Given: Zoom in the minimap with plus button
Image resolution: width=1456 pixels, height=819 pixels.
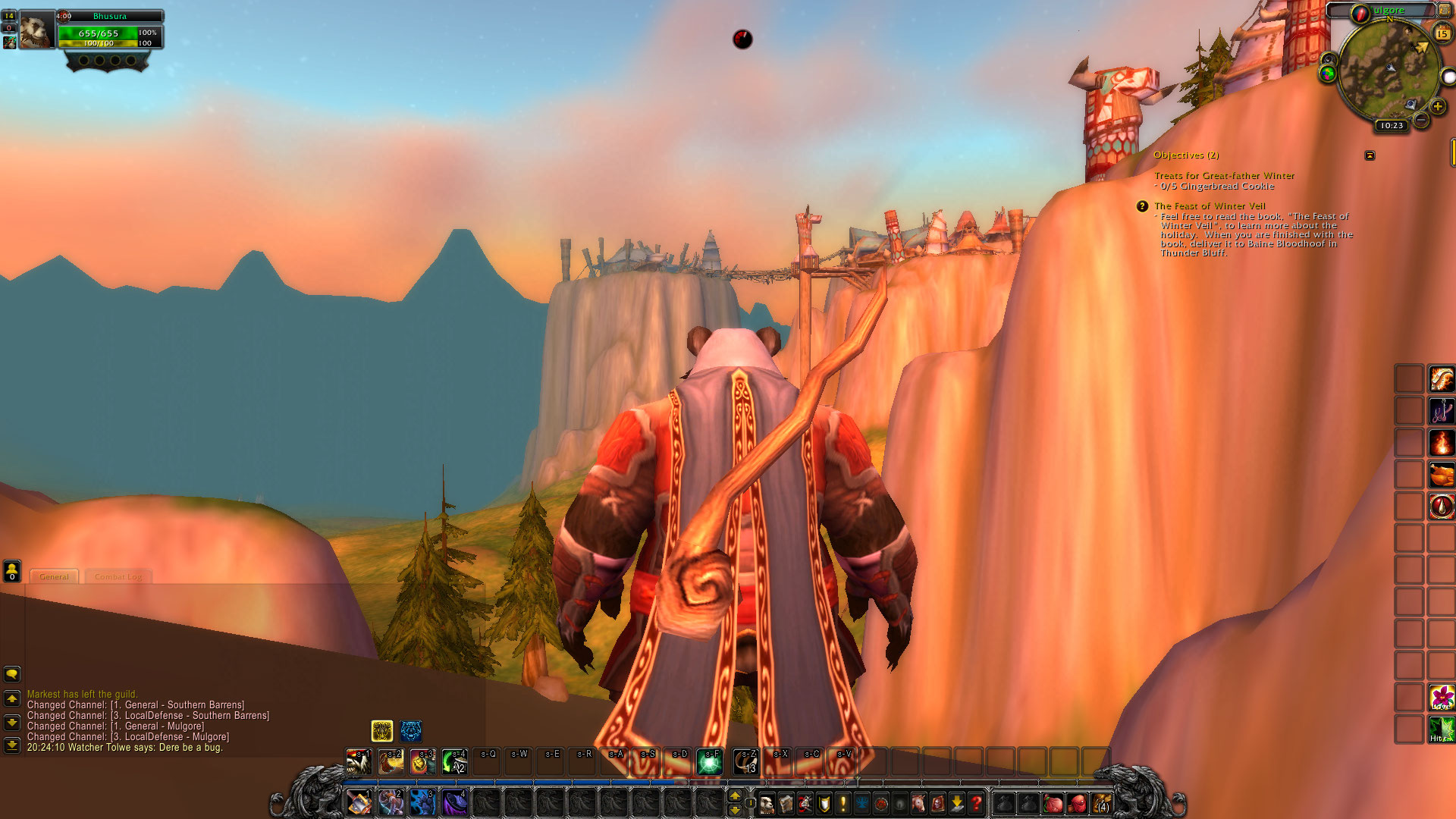Looking at the screenshot, I should click(x=1437, y=107).
